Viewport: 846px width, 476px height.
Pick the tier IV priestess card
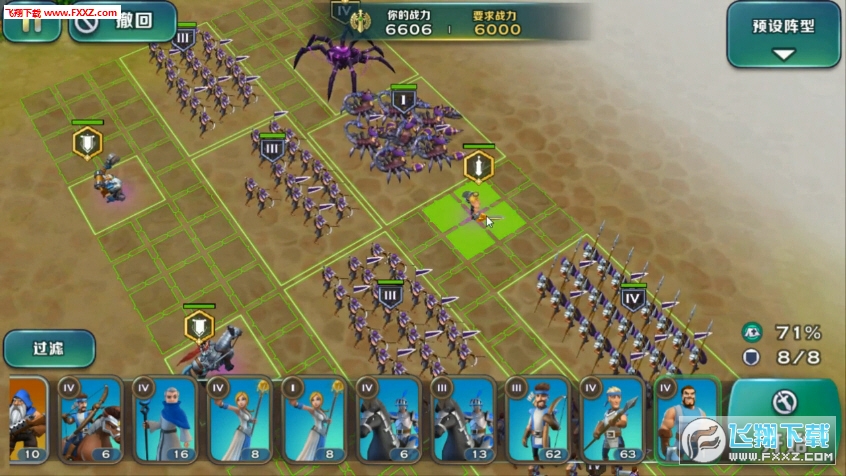238,418
